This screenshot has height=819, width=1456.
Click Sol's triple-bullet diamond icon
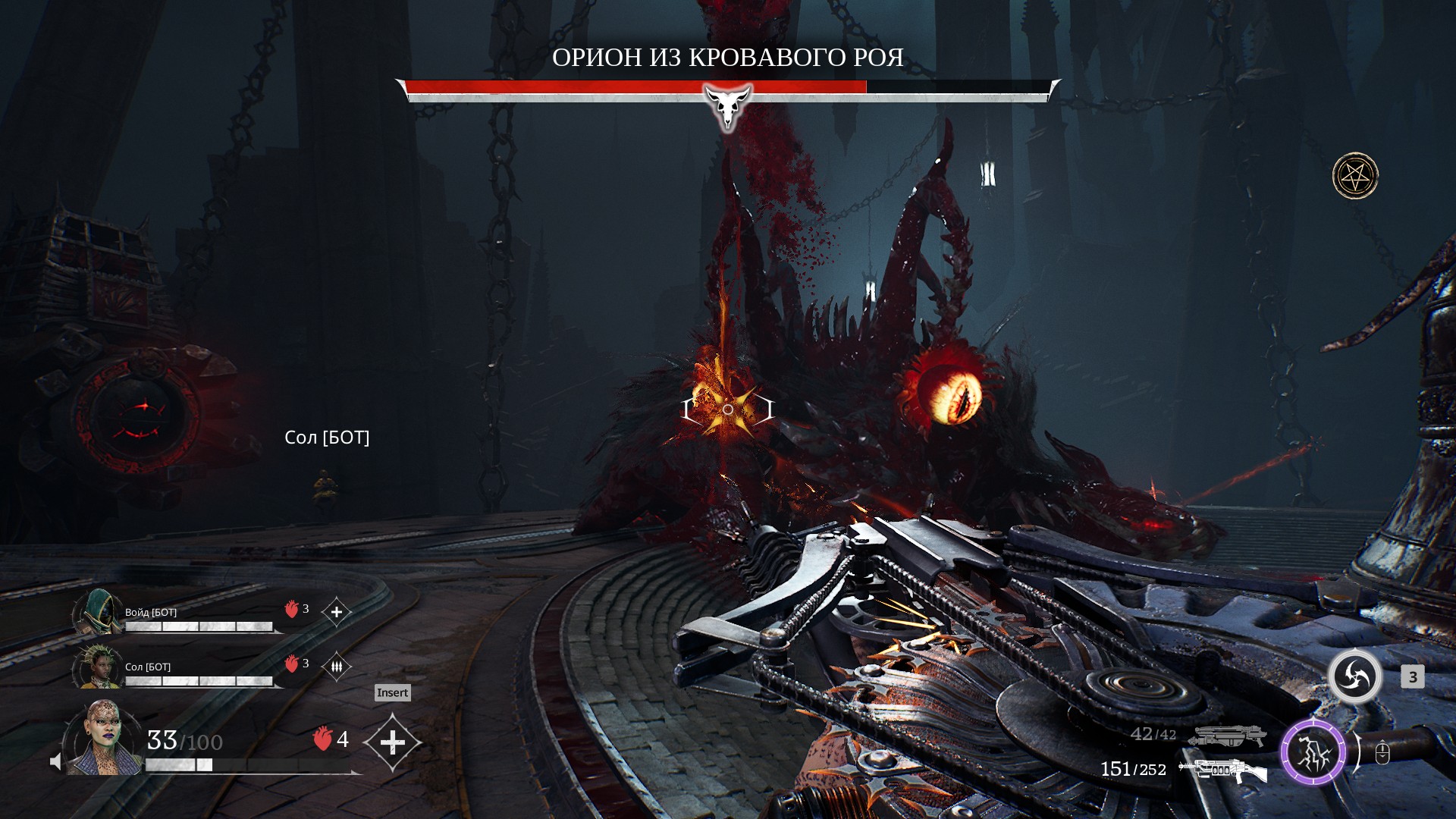pyautogui.click(x=337, y=667)
